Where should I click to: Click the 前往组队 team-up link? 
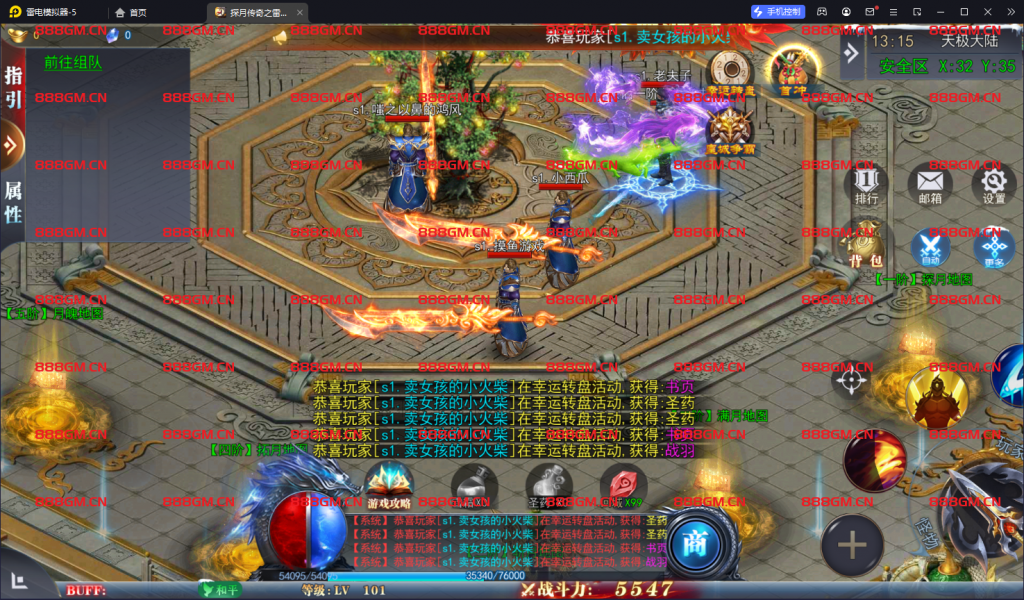pyautogui.click(x=73, y=63)
